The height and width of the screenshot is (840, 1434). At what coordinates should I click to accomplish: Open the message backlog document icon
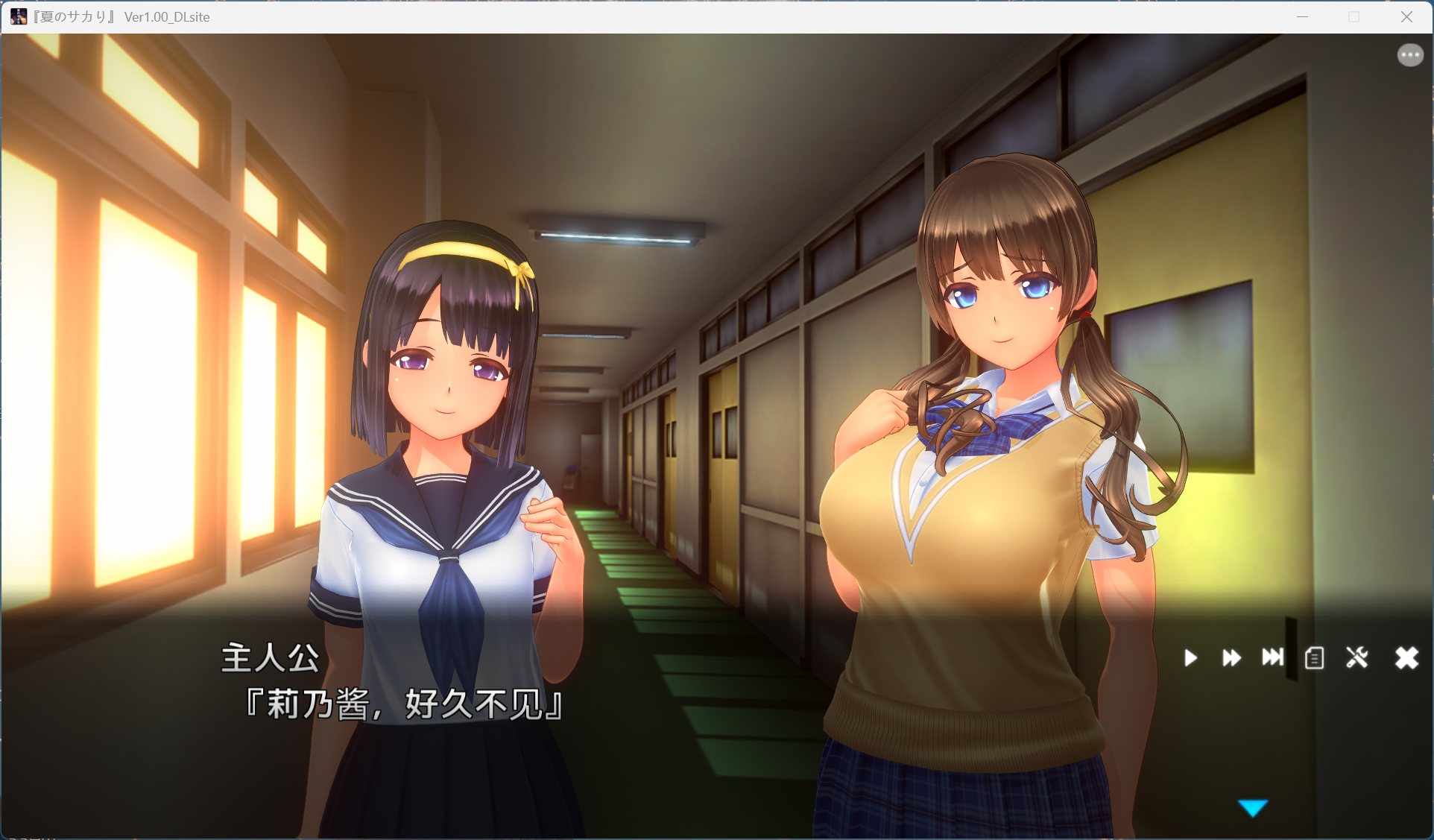pyautogui.click(x=1314, y=657)
